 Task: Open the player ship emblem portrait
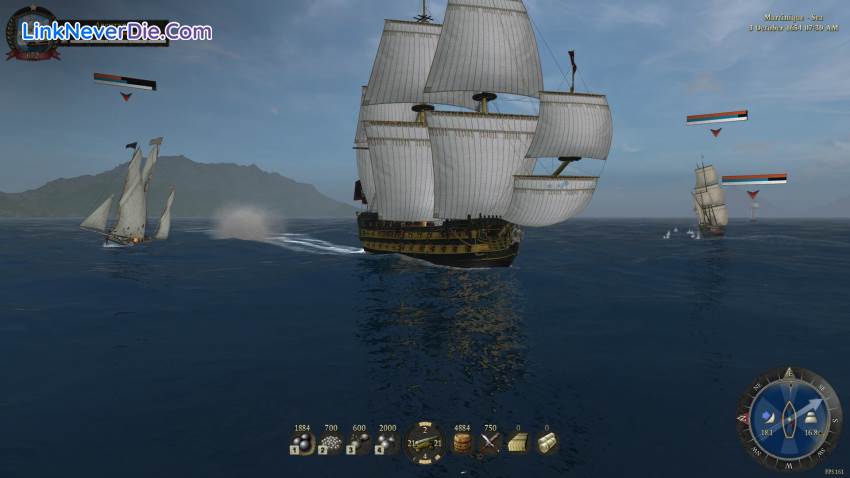tap(32, 33)
